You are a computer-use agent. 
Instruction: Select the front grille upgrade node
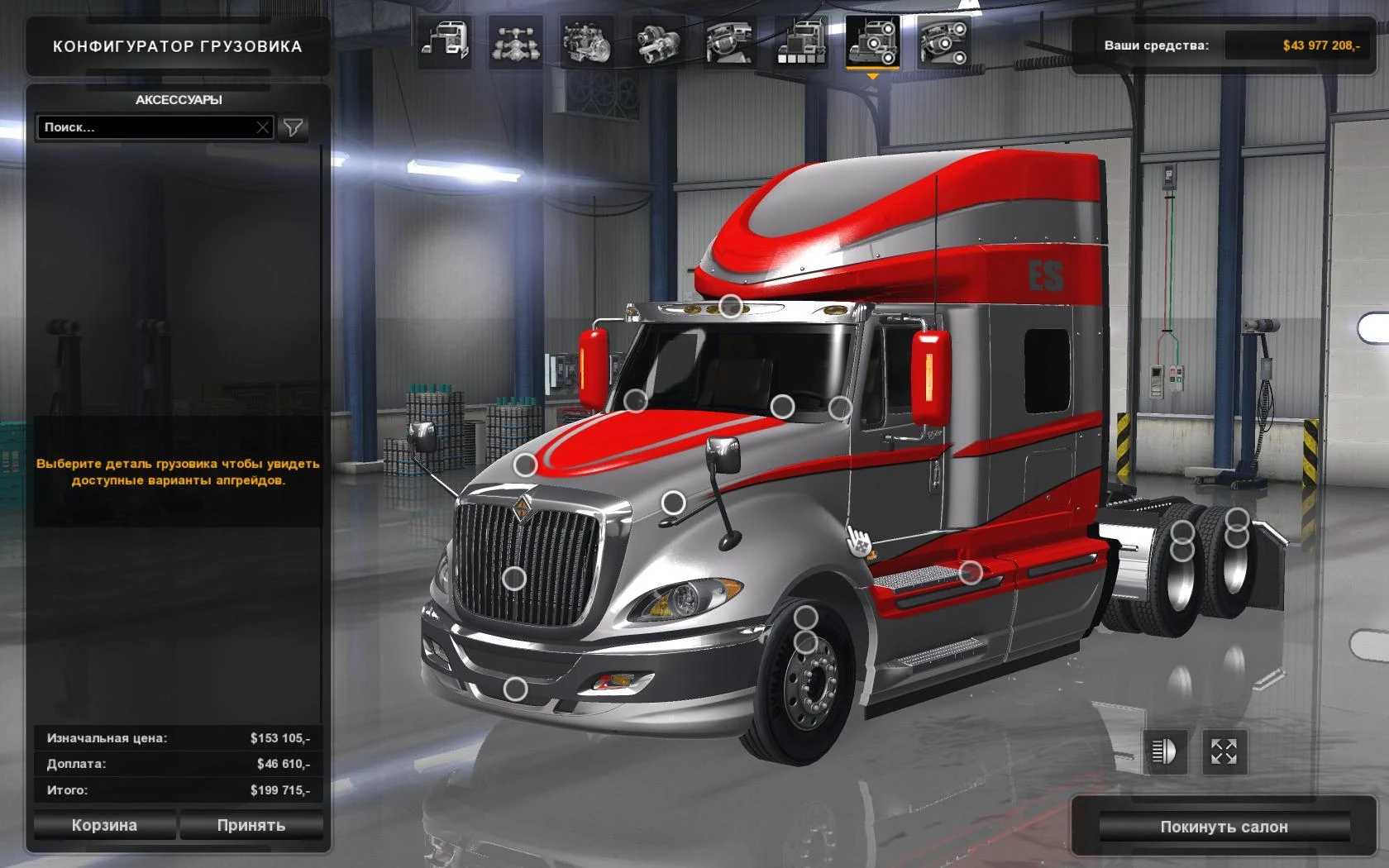[514, 578]
